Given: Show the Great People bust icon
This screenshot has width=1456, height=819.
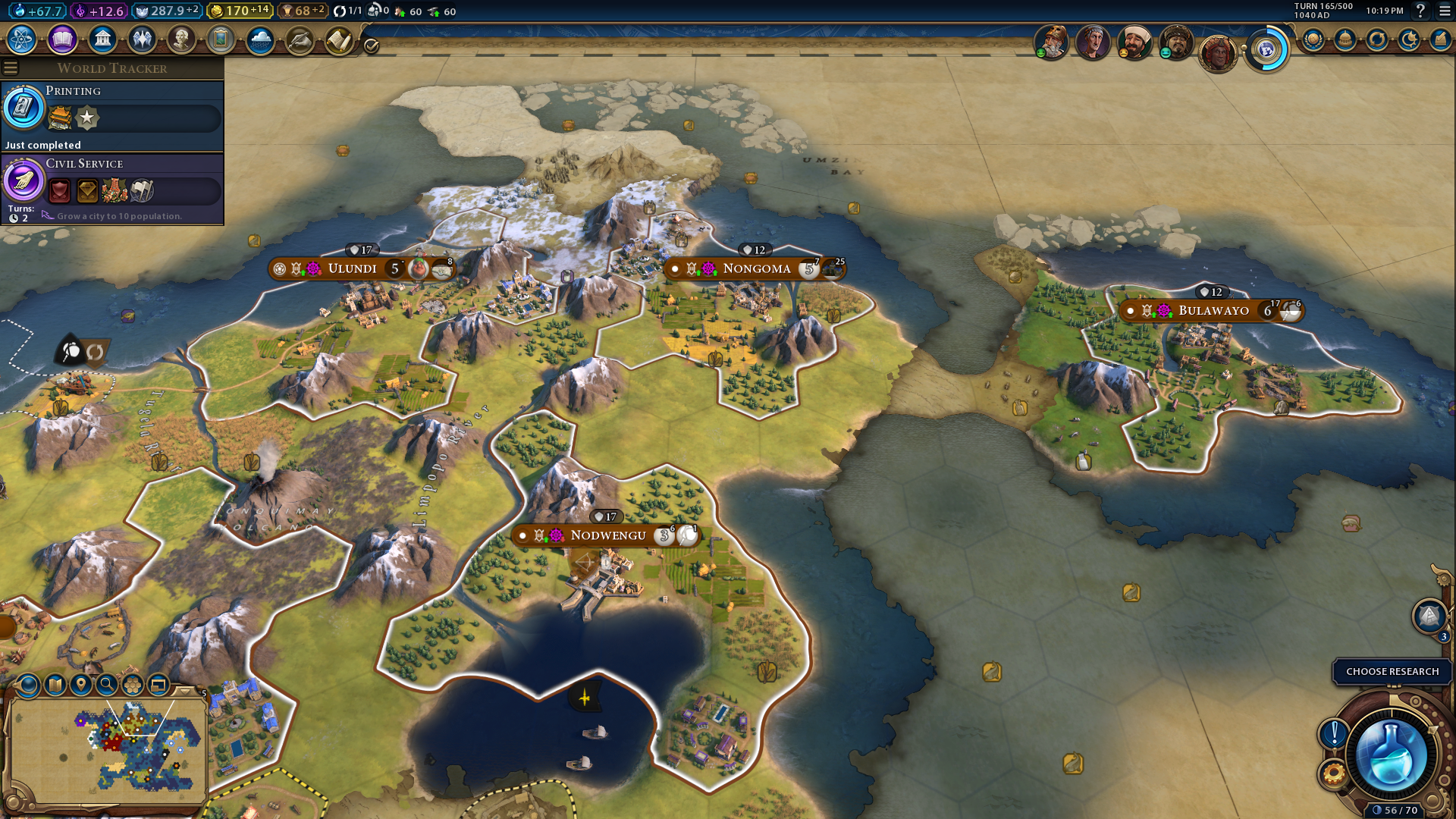Looking at the screenshot, I should pyautogui.click(x=181, y=39).
